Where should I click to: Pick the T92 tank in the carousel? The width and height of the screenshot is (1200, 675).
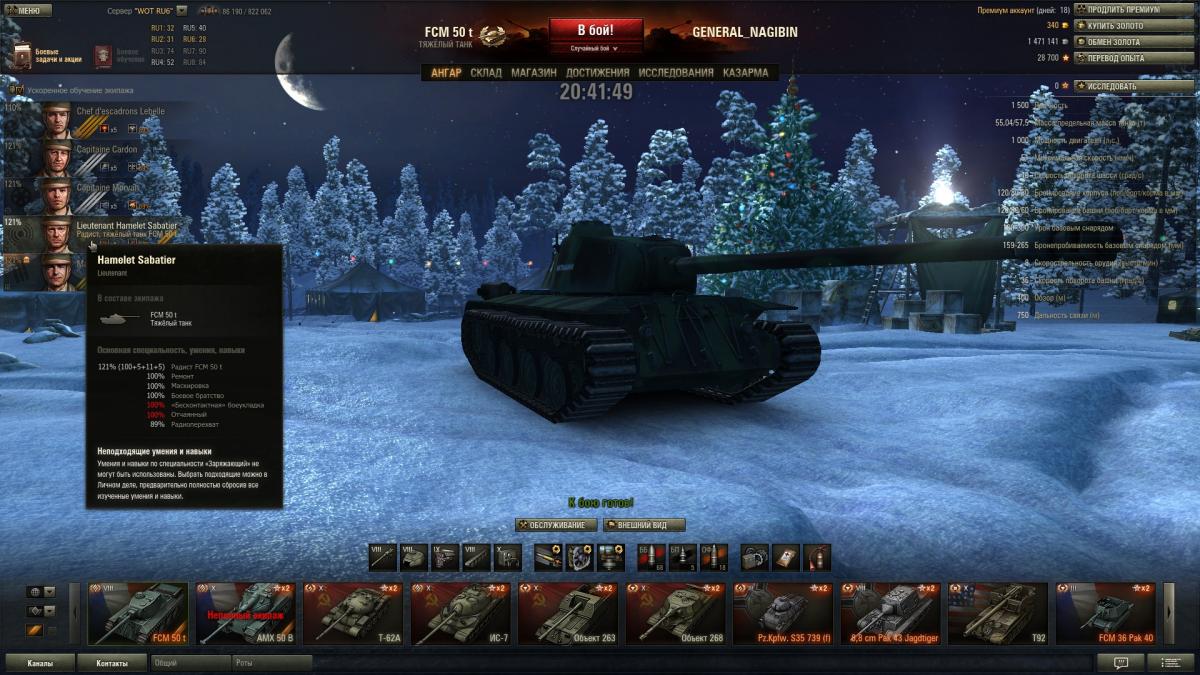point(998,614)
